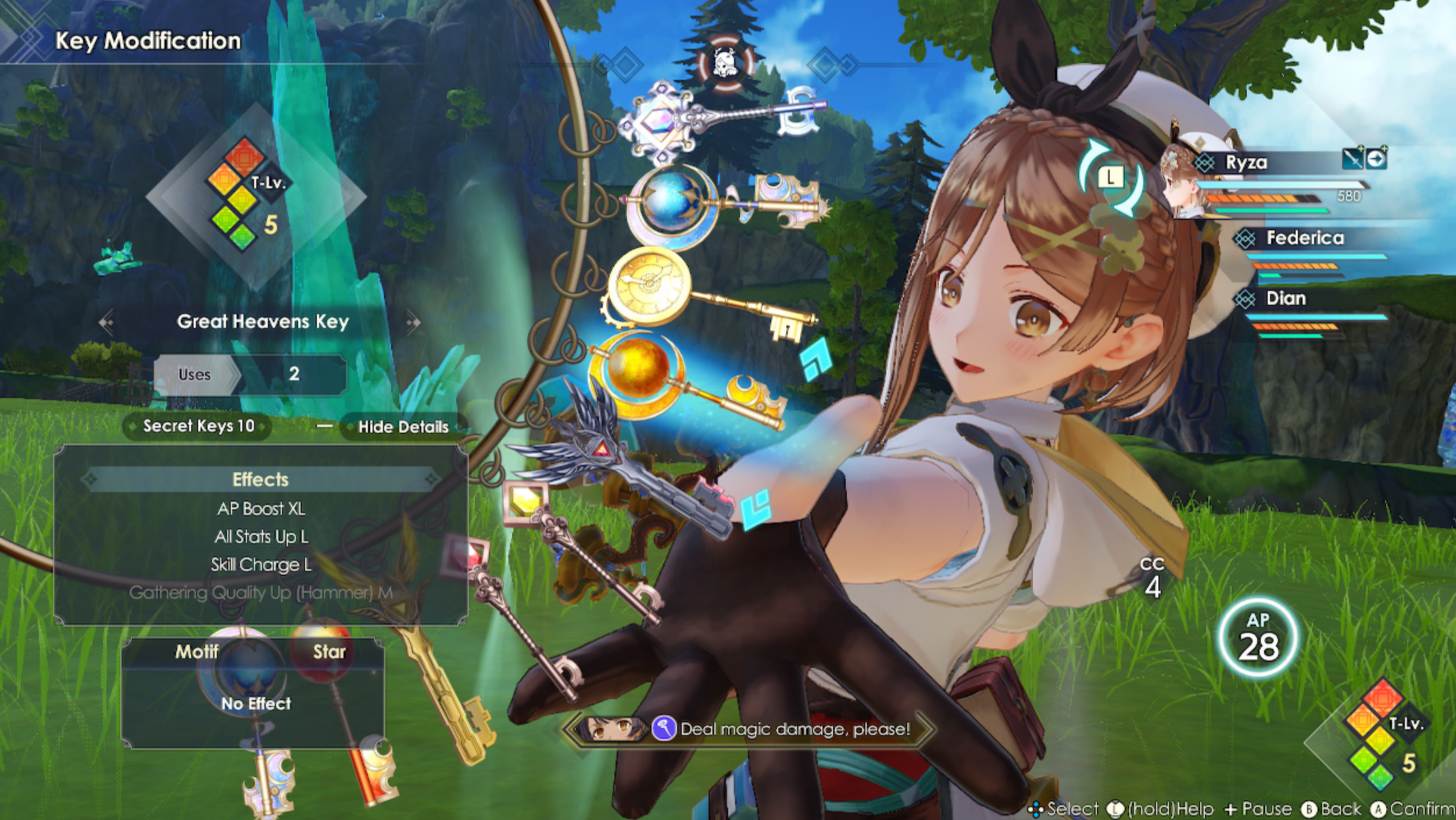Choose the Skill Charge L effect
This screenshot has width=1456, height=820.
pyautogui.click(x=260, y=565)
